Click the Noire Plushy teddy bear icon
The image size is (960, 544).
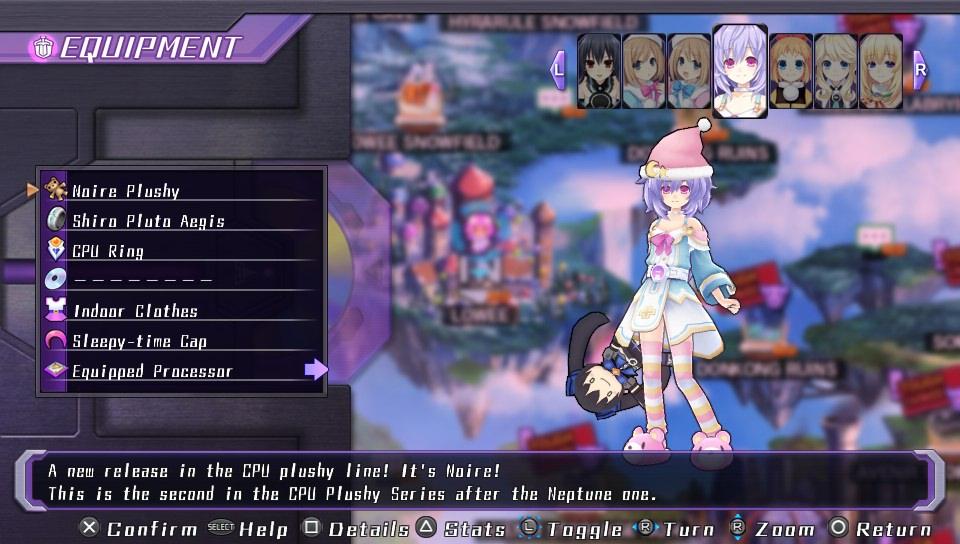[56, 190]
